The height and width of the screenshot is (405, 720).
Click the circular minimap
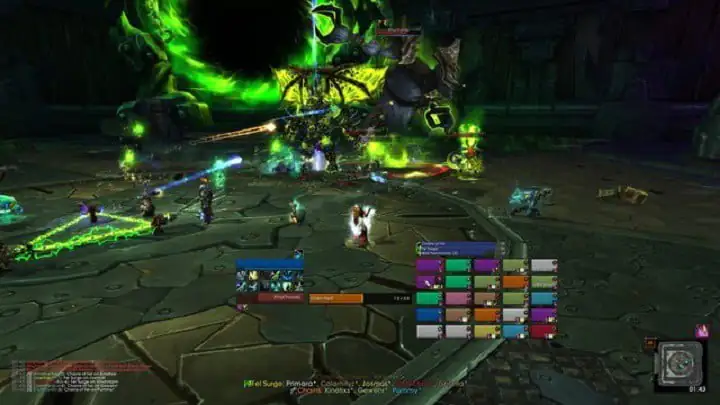[x=680, y=364]
